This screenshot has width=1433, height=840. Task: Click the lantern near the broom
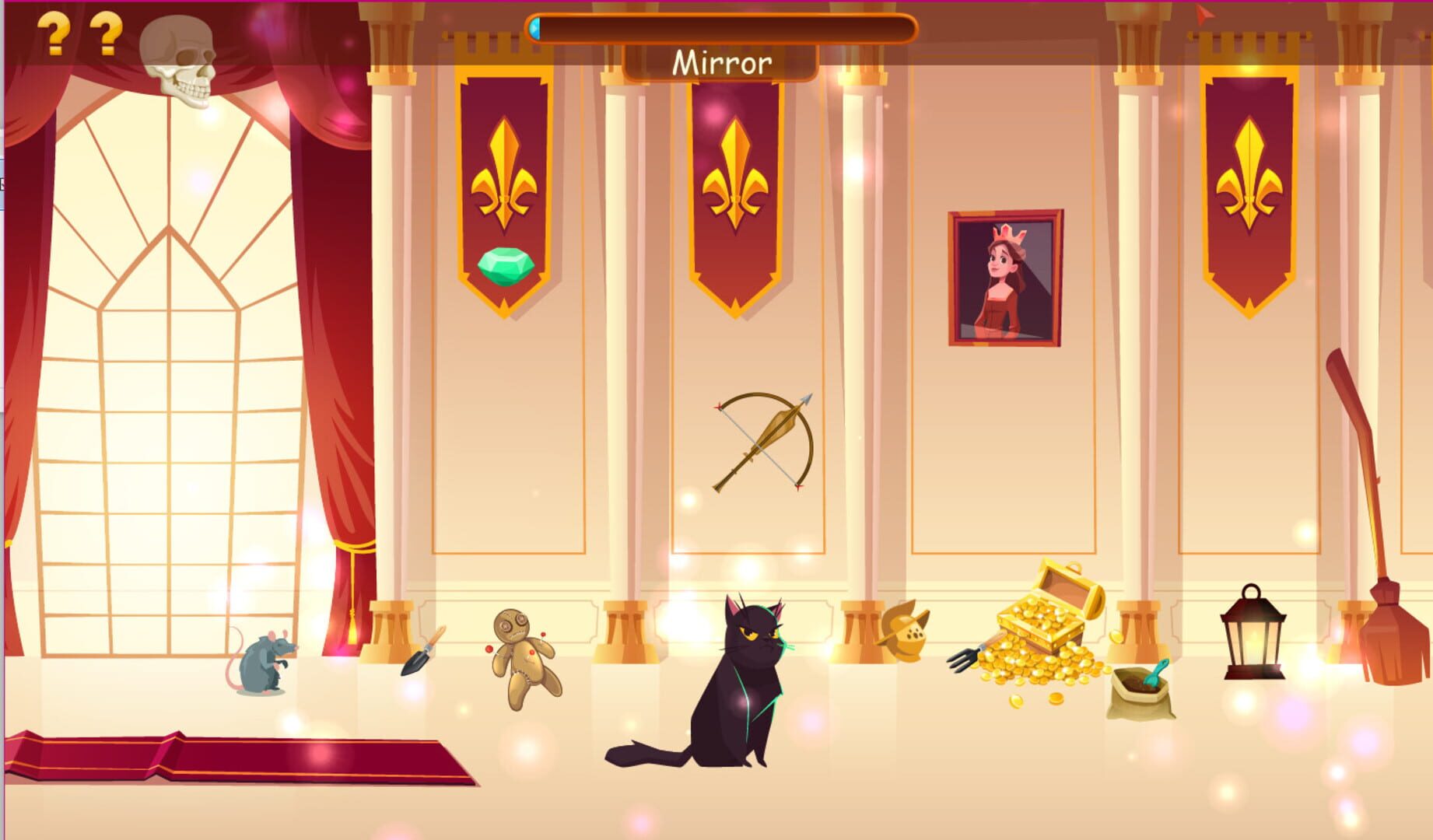pyautogui.click(x=1254, y=634)
